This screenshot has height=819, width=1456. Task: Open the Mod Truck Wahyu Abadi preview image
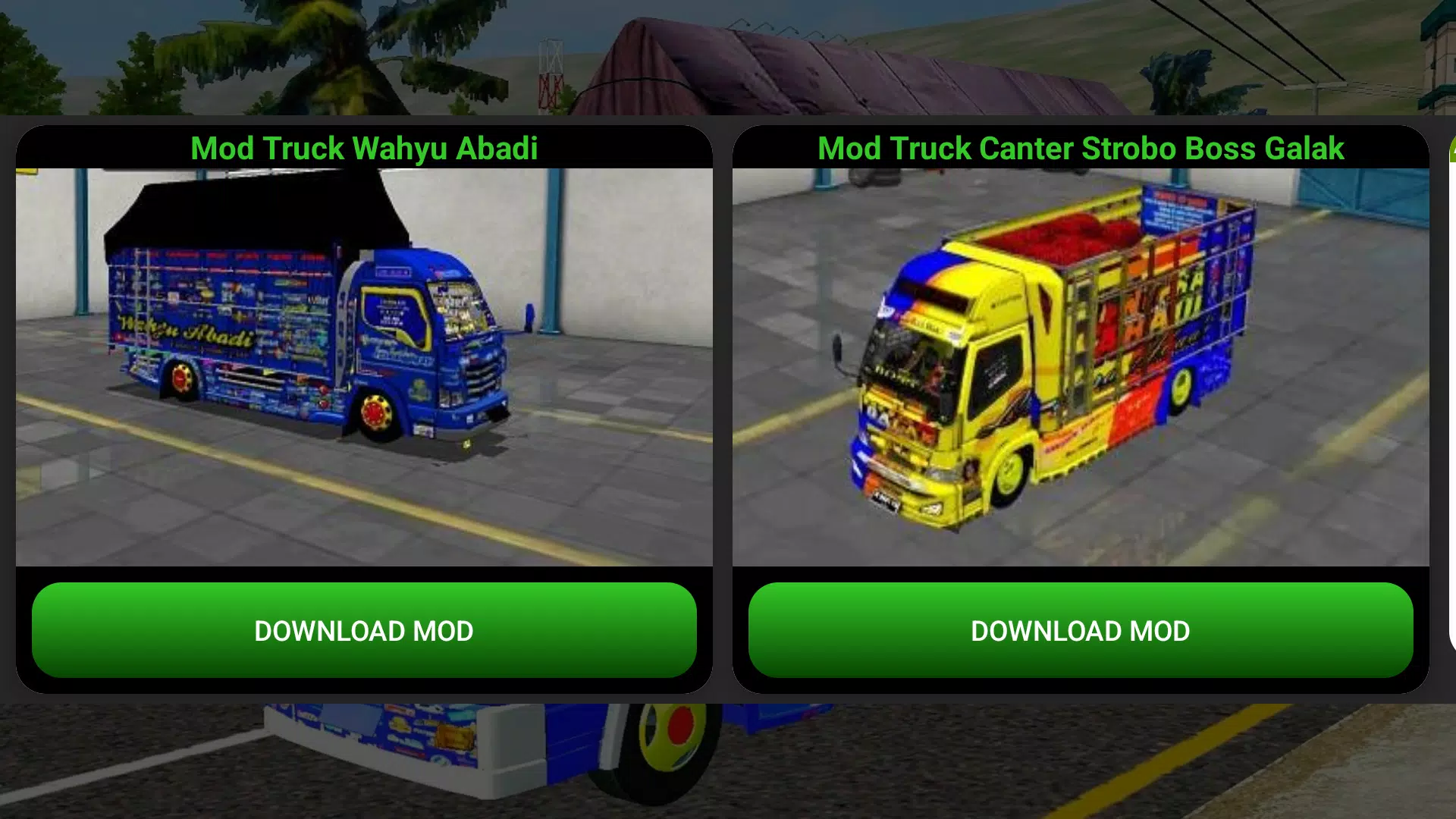[364, 364]
